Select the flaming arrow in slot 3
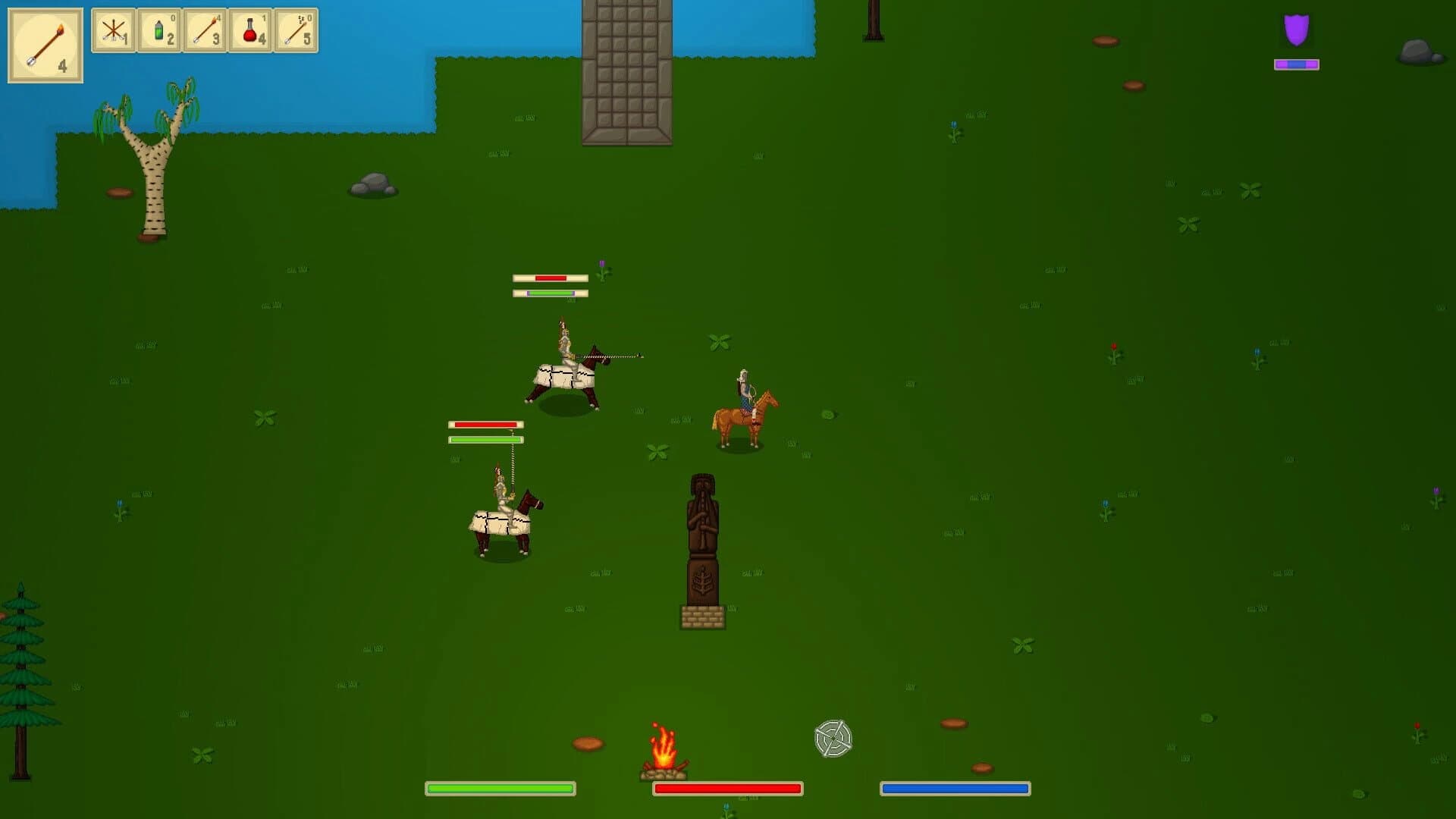This screenshot has width=1456, height=819. (203, 31)
